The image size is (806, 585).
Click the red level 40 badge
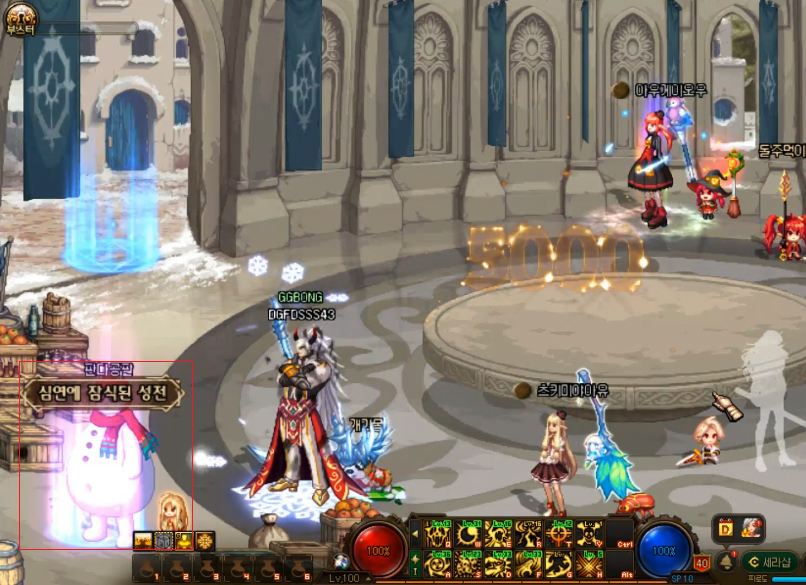coord(702,564)
